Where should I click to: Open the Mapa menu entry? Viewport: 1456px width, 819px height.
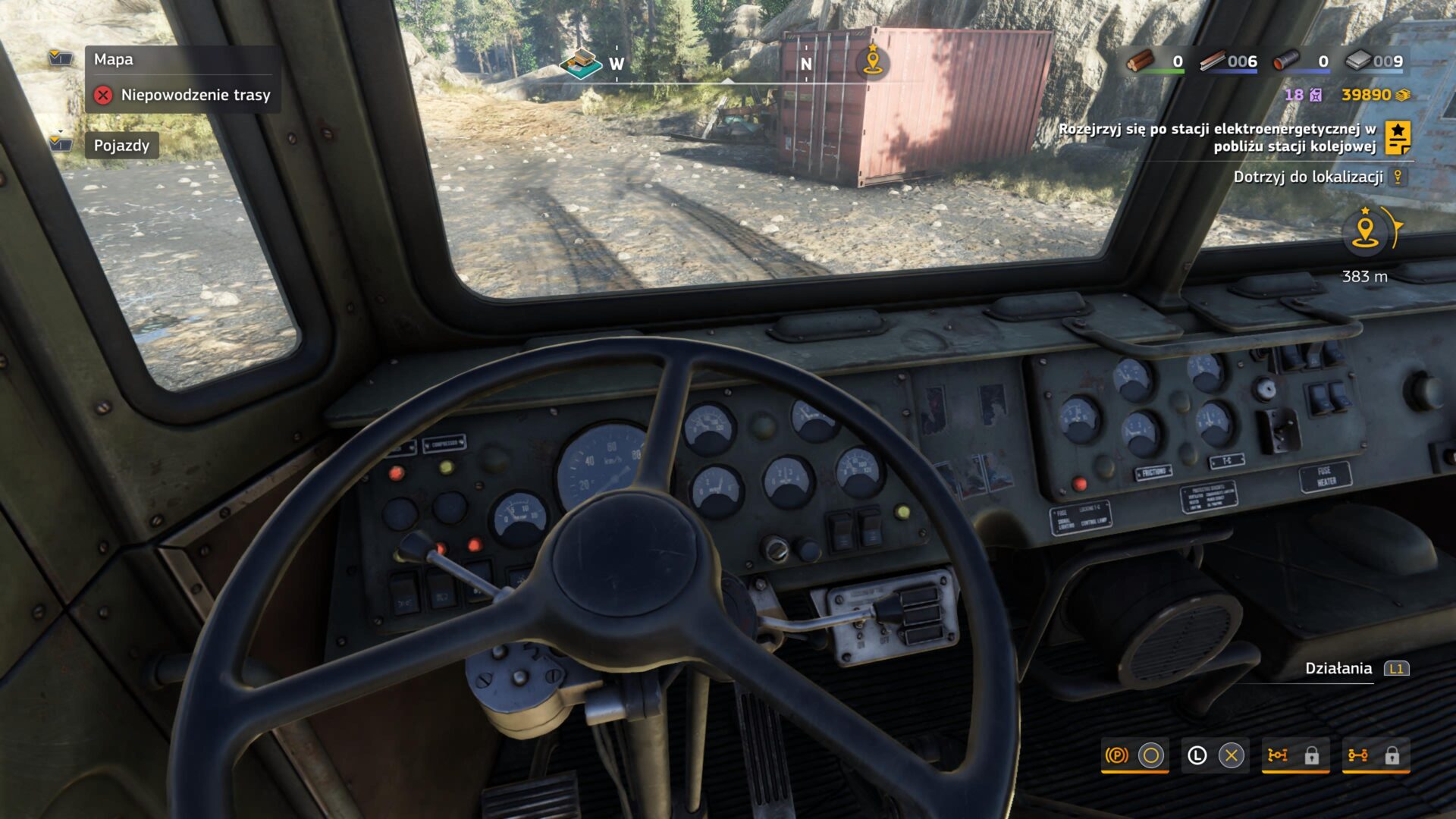point(112,60)
